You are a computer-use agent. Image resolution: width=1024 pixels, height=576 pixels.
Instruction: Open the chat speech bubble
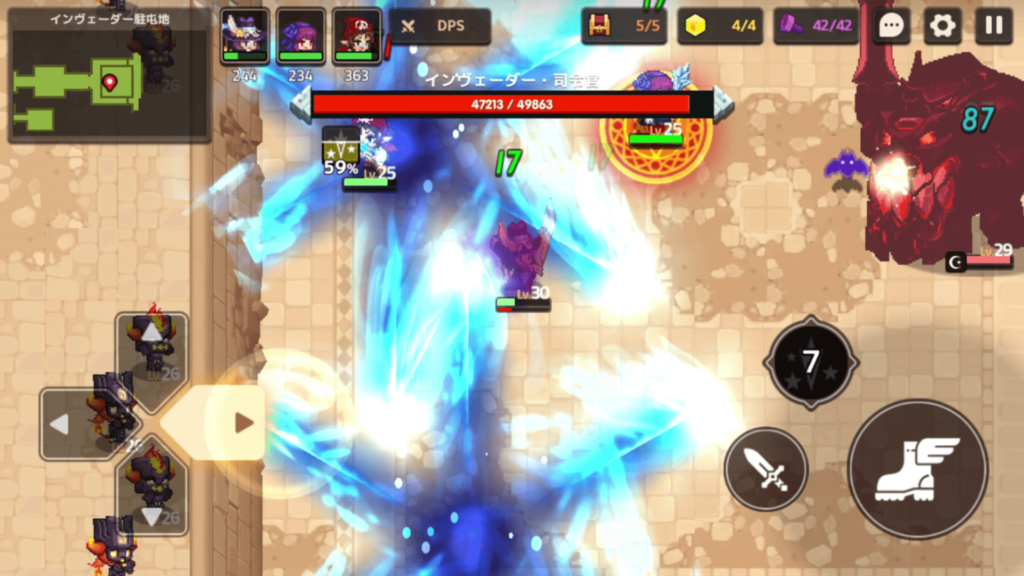tap(890, 26)
